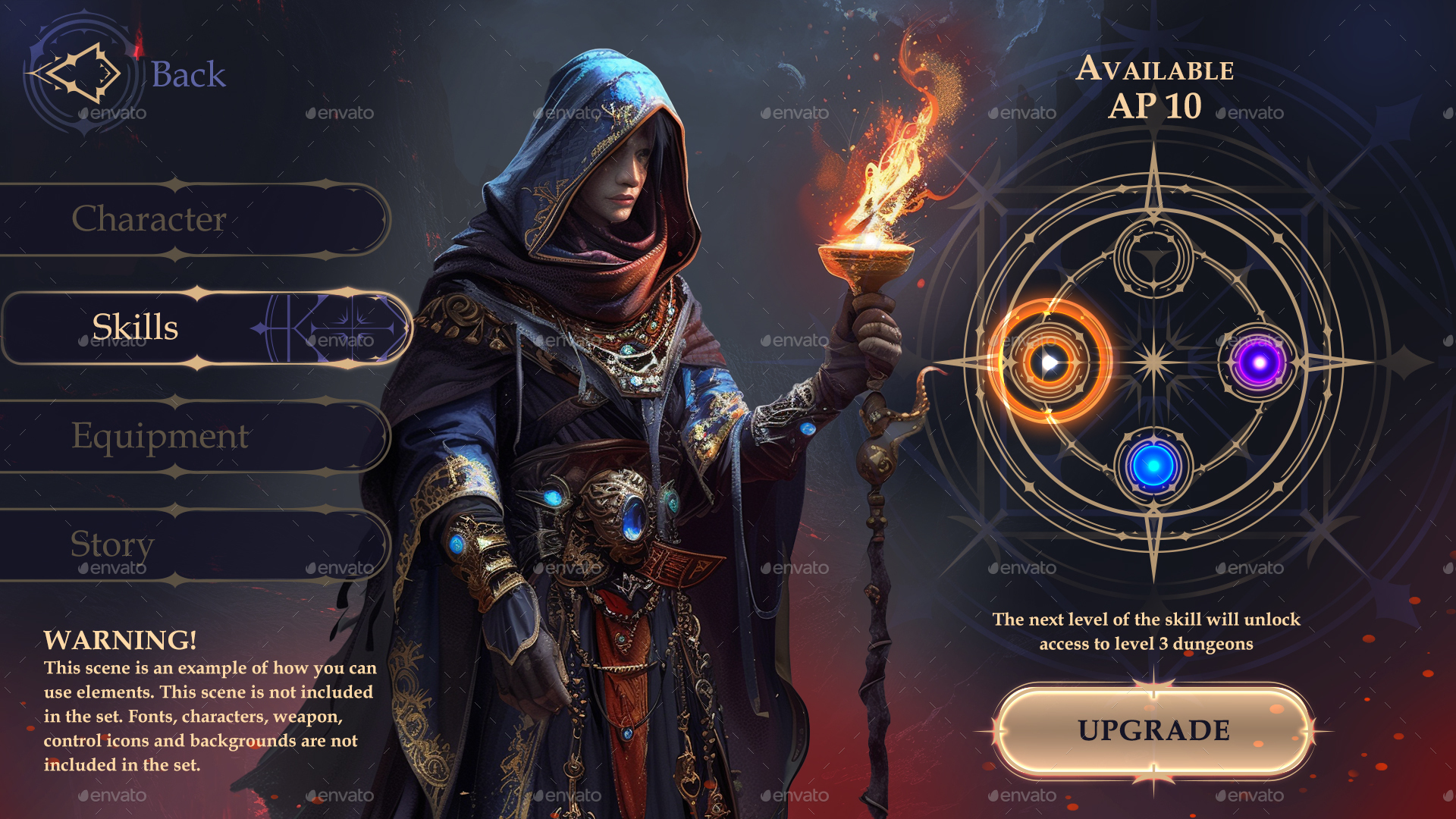Select the Skills tab
The image size is (1456, 819).
coord(135,328)
